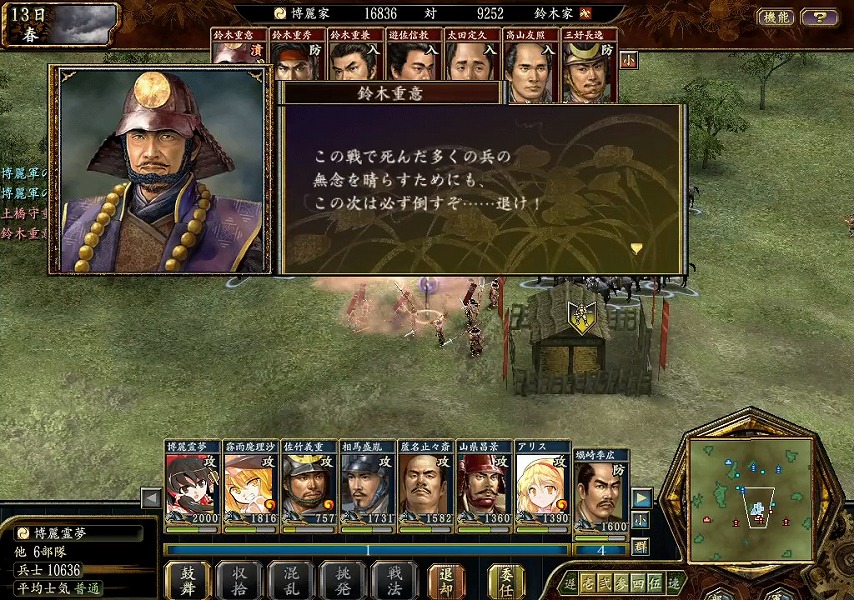This screenshot has height=600, width=854.
Task: Choose the 佐竹義重 unit card
Action: [308, 481]
